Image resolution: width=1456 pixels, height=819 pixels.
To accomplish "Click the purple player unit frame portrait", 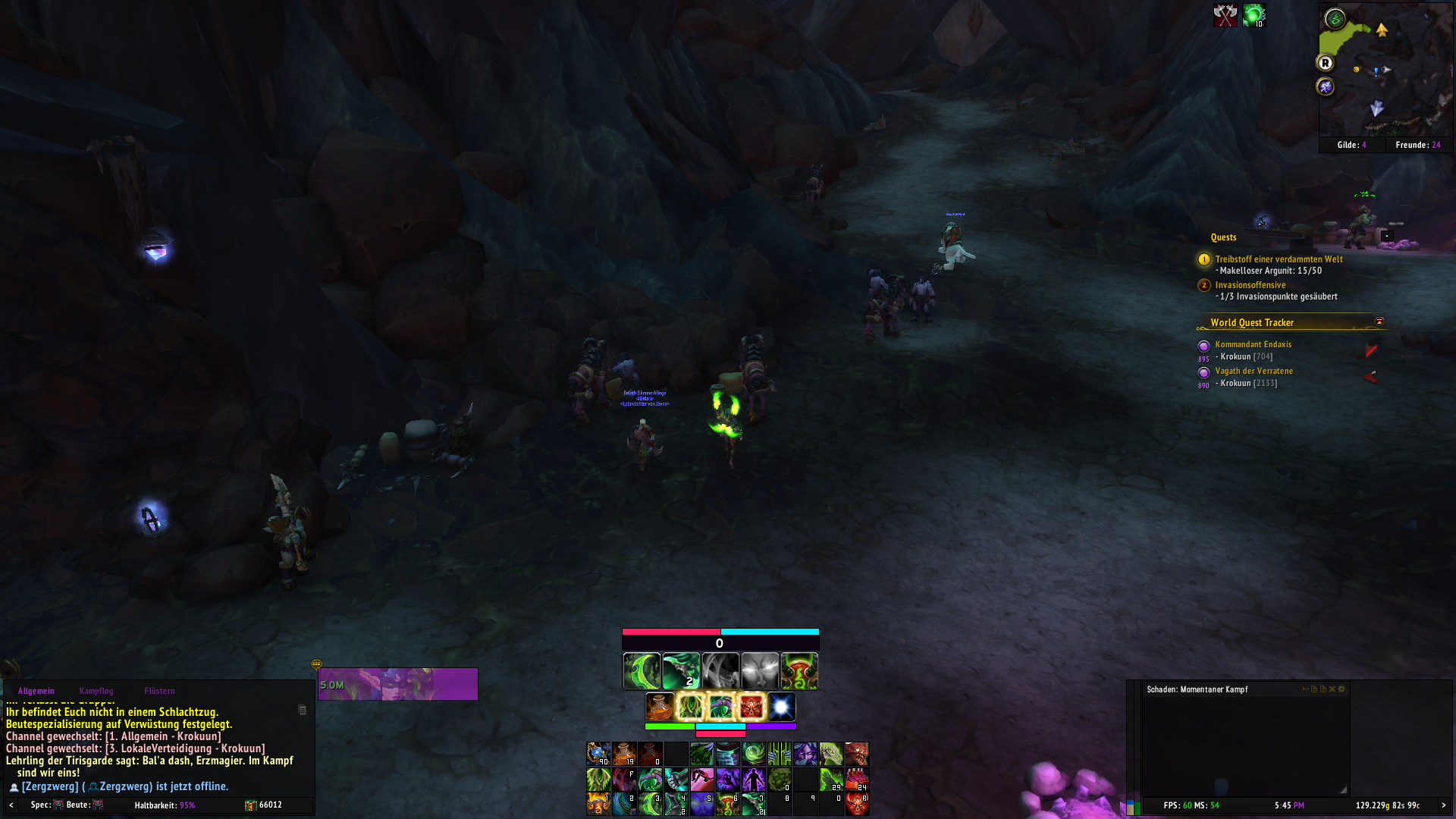I will (x=398, y=684).
